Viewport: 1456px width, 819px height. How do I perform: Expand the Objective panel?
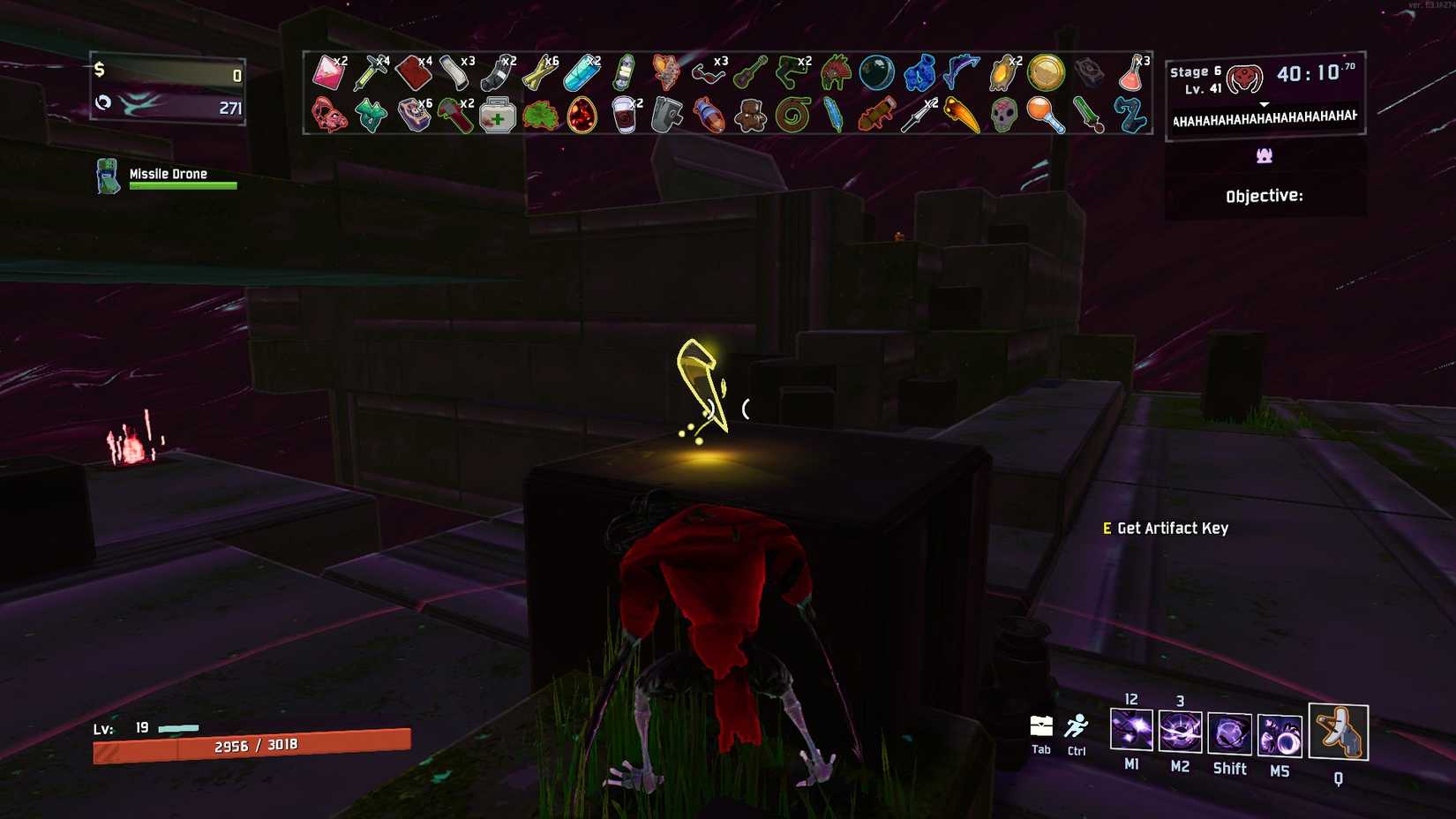coord(1264,195)
